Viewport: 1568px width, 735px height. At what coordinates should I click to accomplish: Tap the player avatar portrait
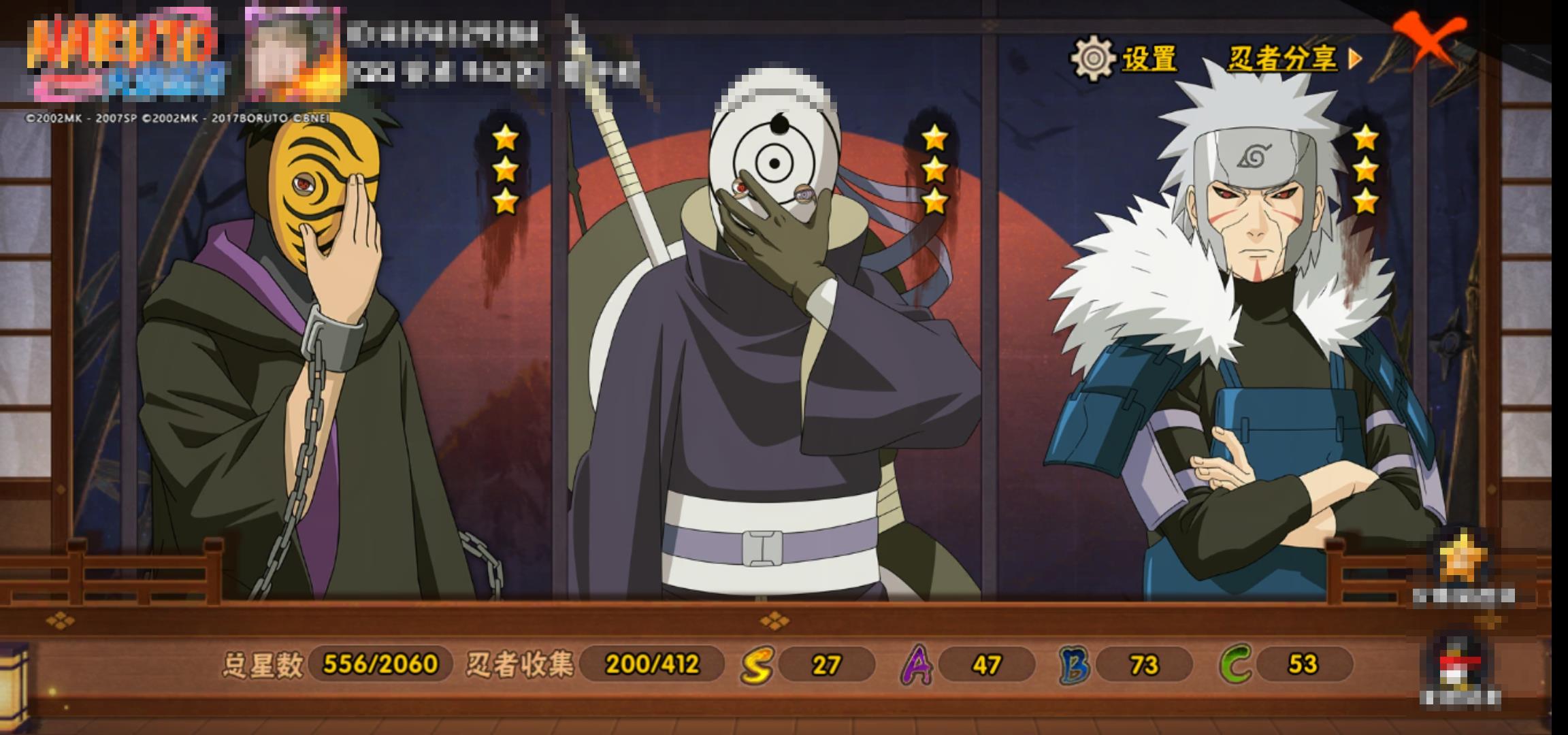tap(294, 53)
